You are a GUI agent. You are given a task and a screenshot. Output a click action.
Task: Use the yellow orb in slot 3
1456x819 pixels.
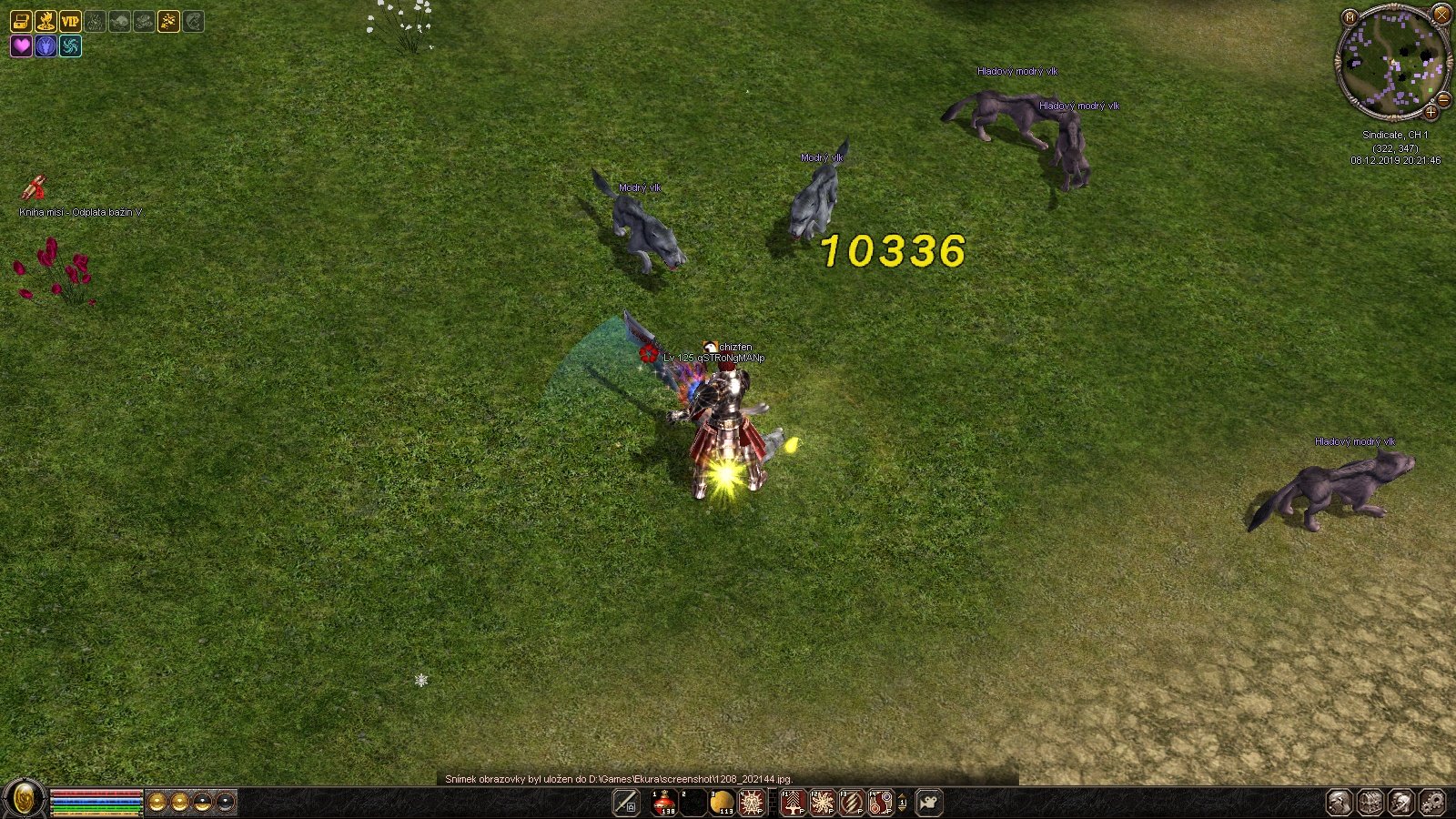pos(722,803)
